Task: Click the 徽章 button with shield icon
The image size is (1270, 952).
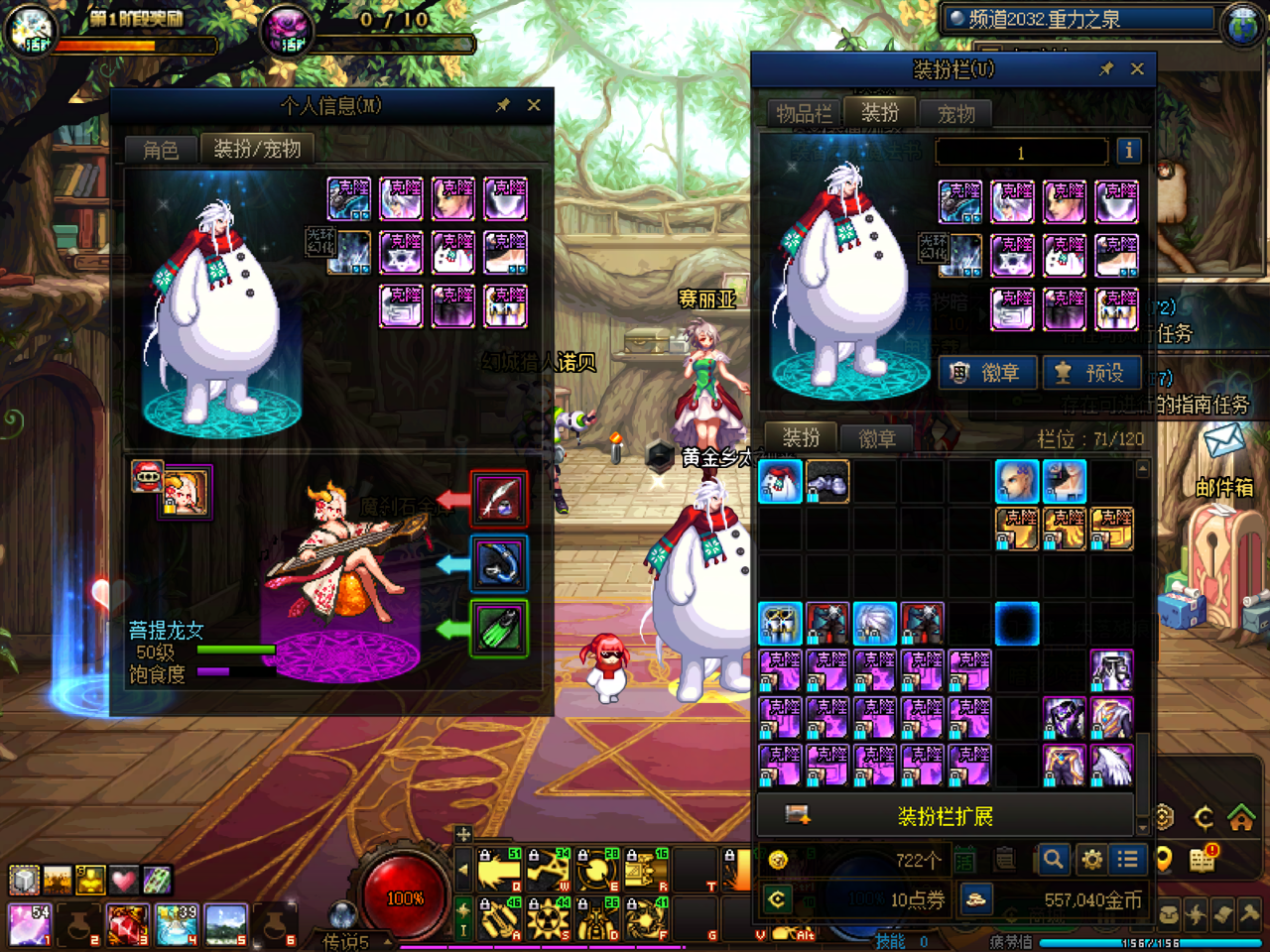Action: tap(987, 373)
